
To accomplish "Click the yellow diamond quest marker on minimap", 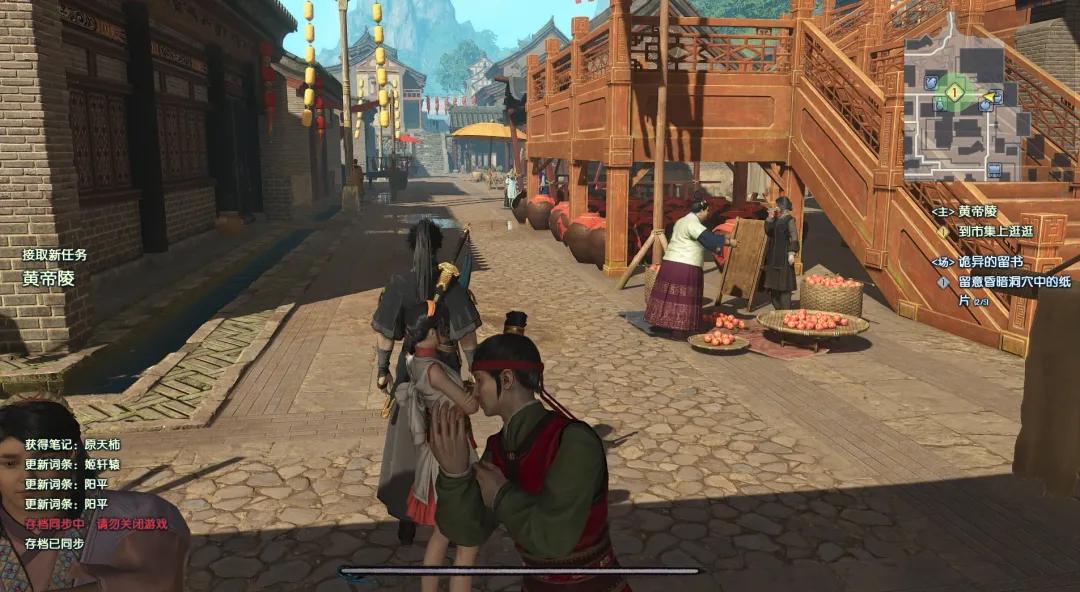I will pos(954,92).
